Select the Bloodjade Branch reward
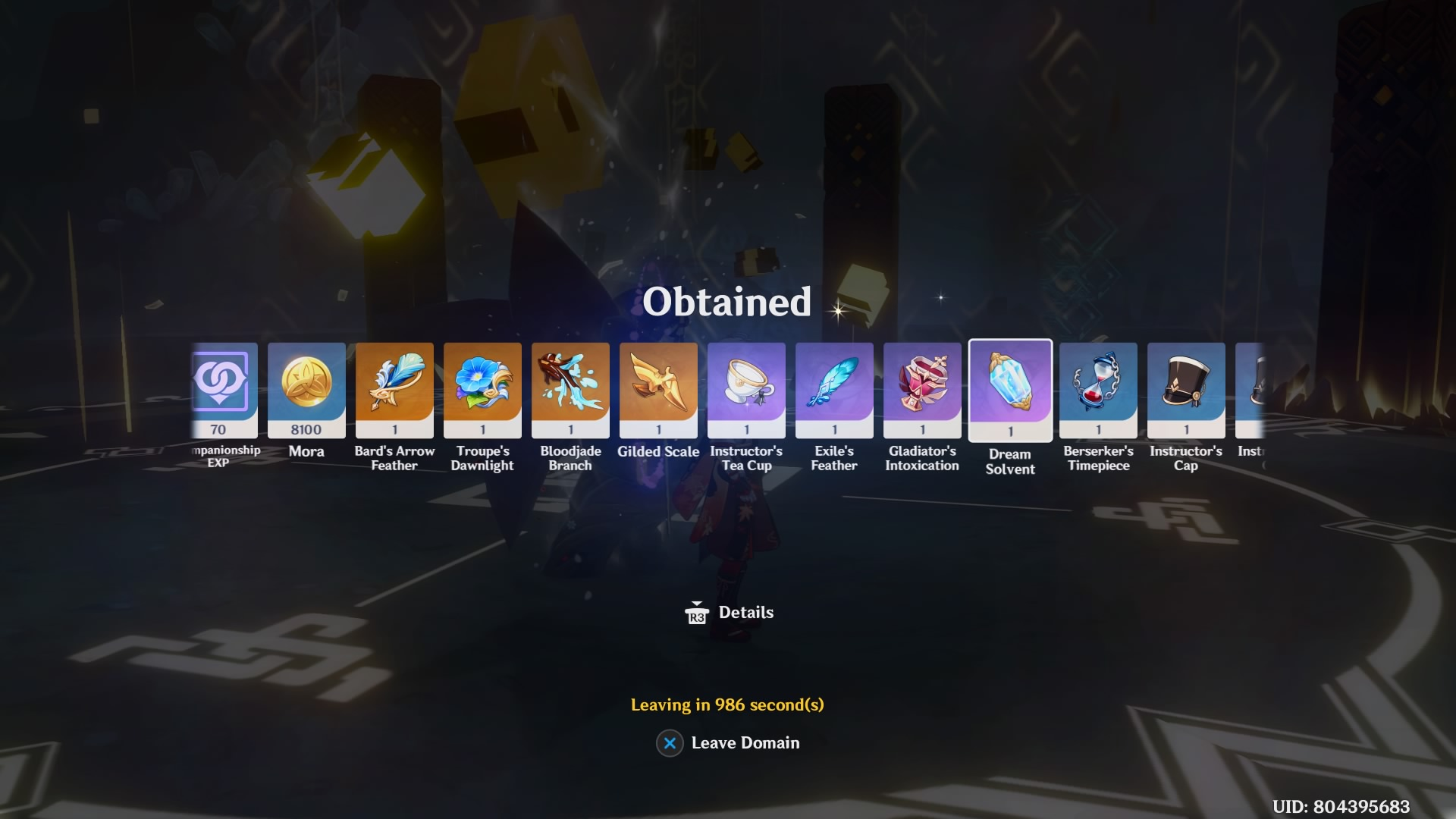 (x=570, y=389)
